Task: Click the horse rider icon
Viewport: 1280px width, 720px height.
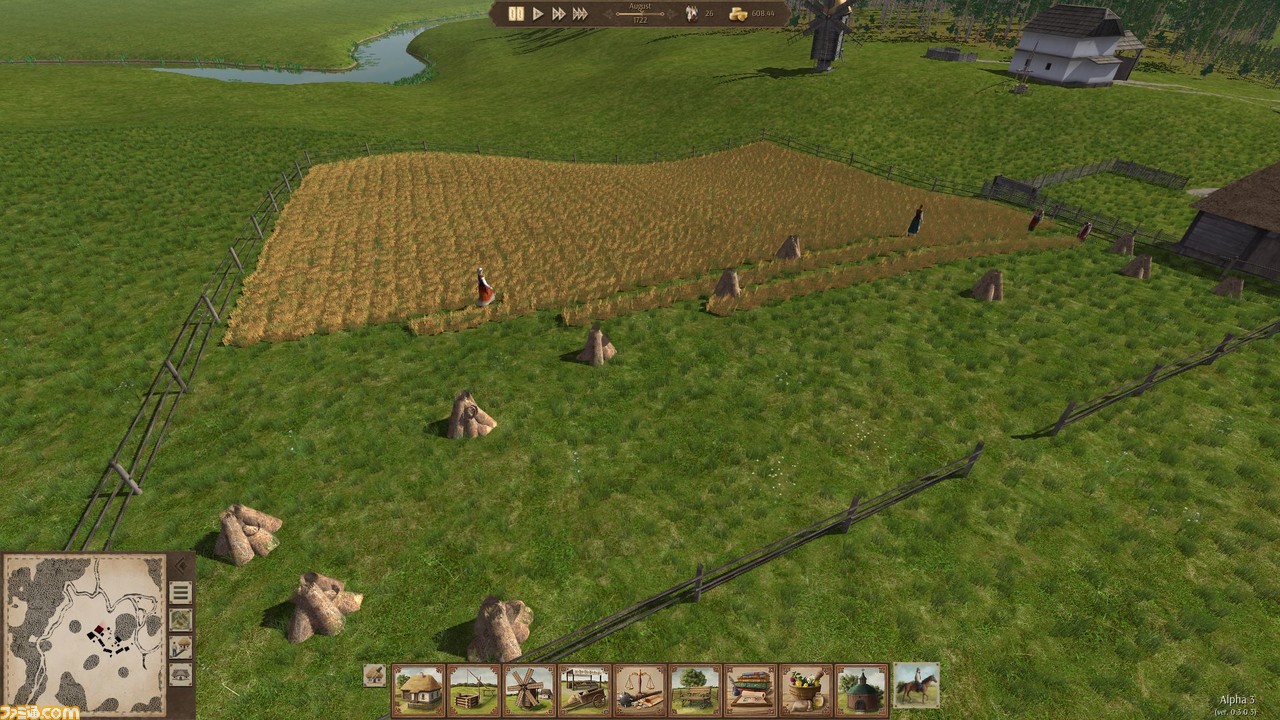Action: point(916,686)
